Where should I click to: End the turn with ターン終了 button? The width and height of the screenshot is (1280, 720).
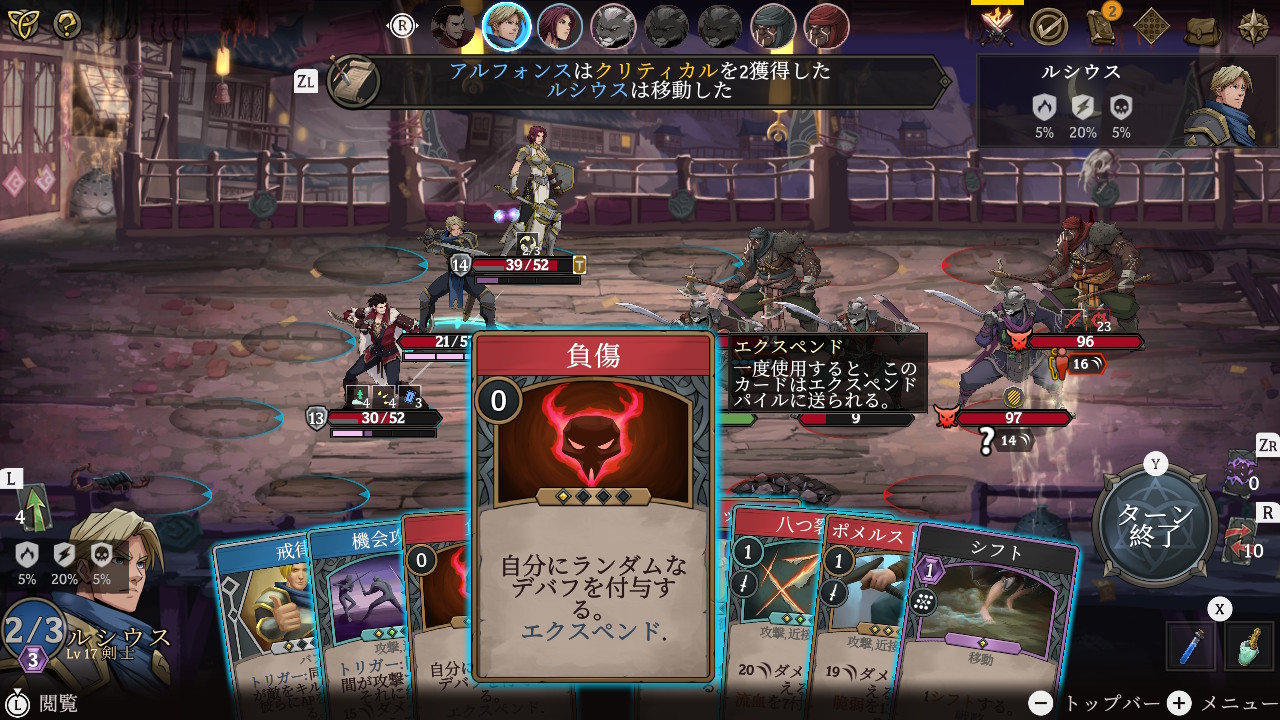click(1155, 524)
